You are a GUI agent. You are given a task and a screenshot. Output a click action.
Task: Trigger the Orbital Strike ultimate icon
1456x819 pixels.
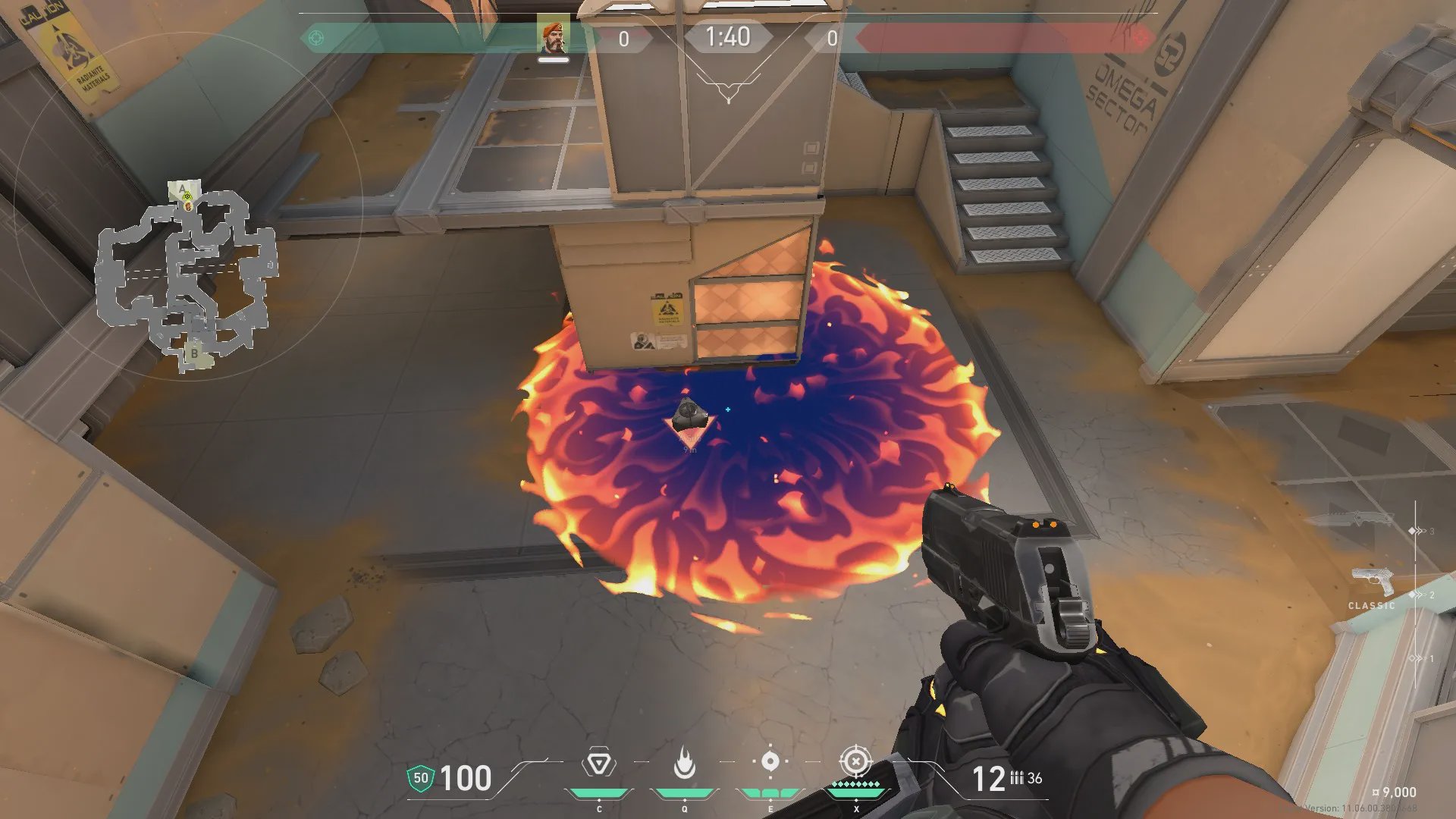855,761
